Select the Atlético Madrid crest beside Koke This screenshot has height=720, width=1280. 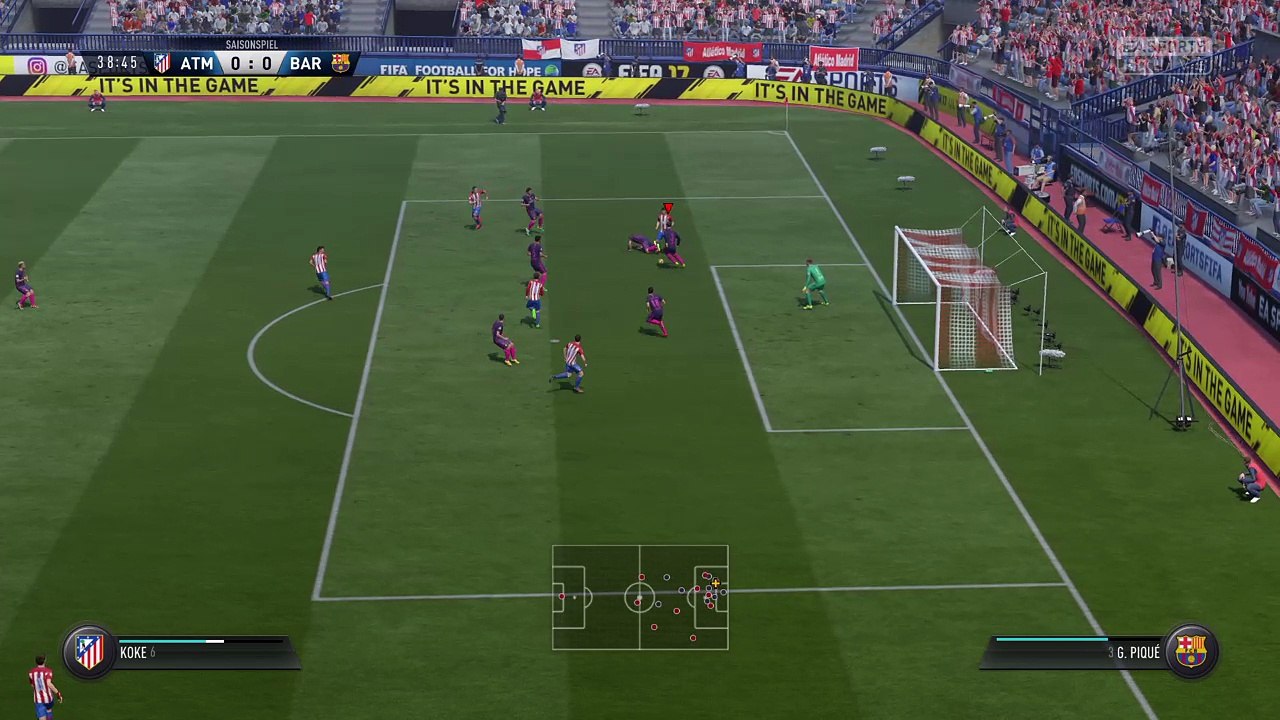click(x=89, y=652)
